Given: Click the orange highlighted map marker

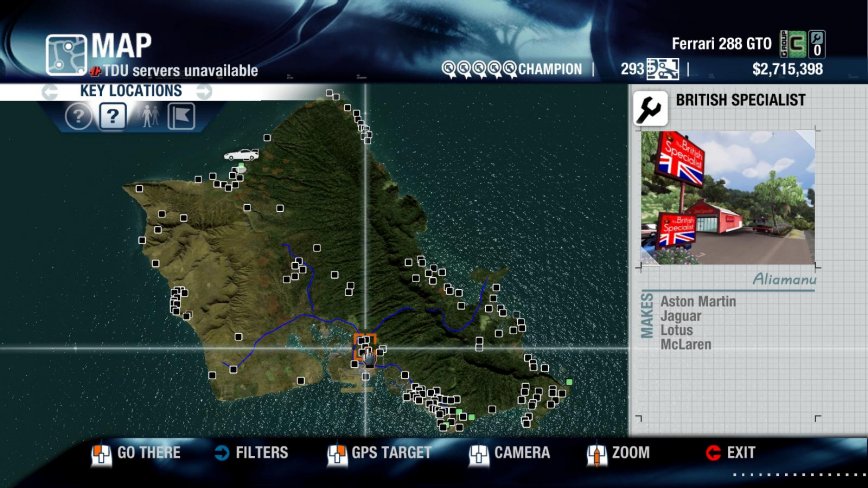Looking at the screenshot, I should tap(364, 345).
